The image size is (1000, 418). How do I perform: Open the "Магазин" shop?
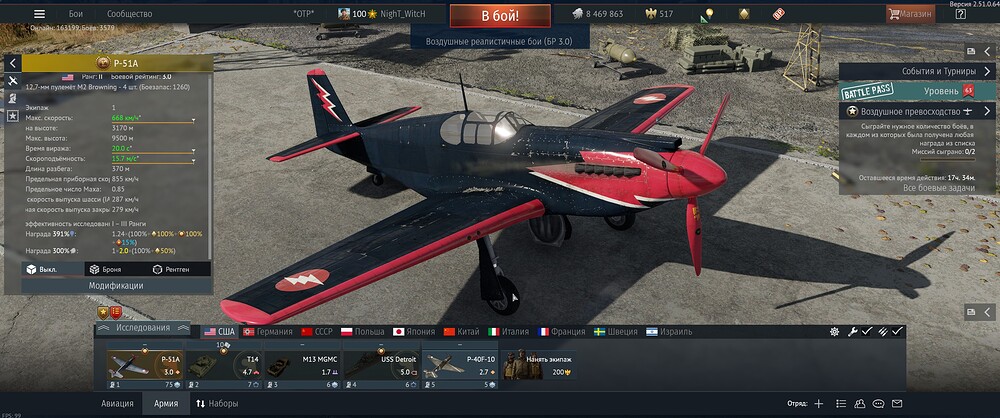[911, 14]
